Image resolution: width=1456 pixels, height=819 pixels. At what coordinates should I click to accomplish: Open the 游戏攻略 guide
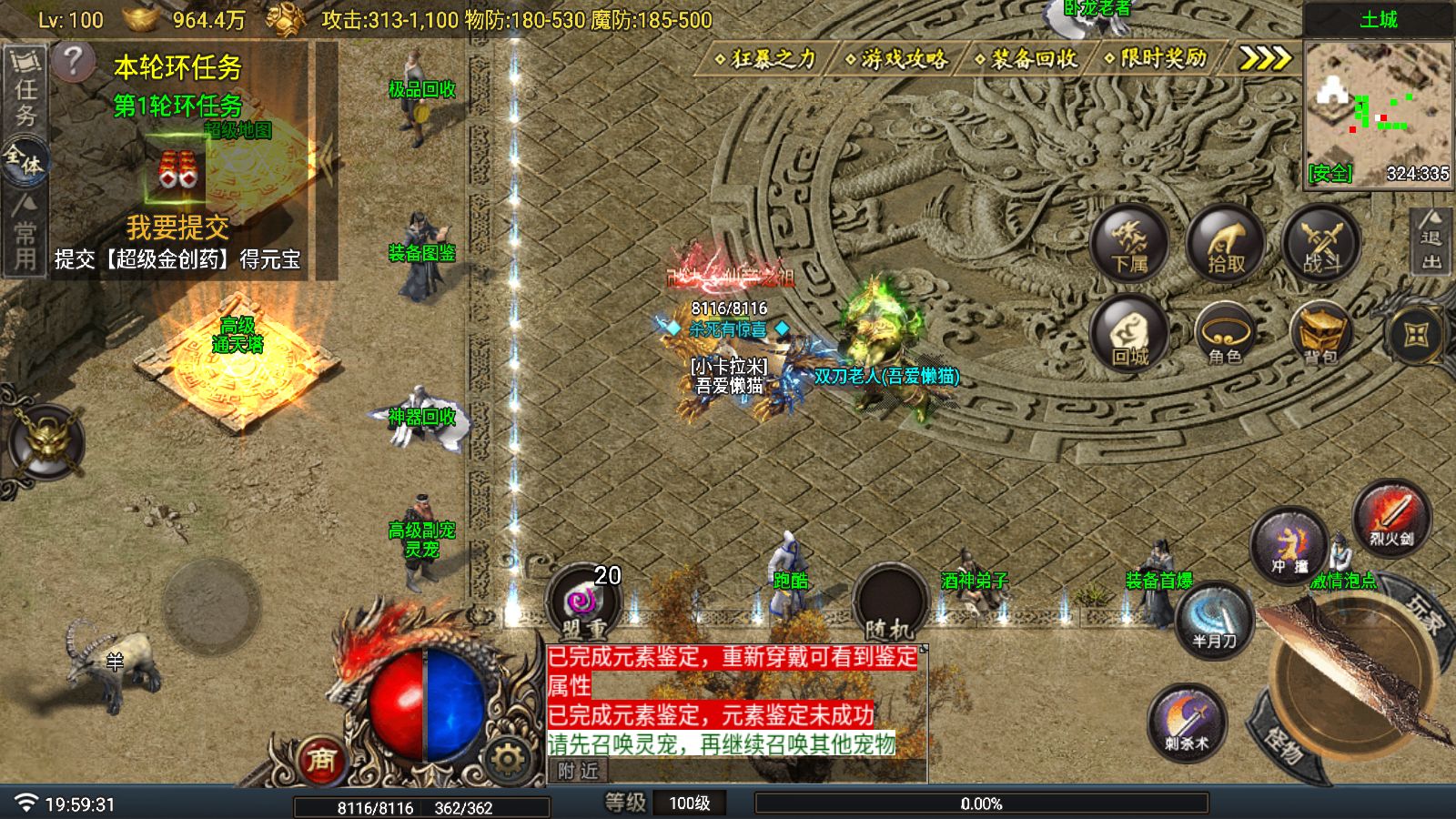[897, 59]
